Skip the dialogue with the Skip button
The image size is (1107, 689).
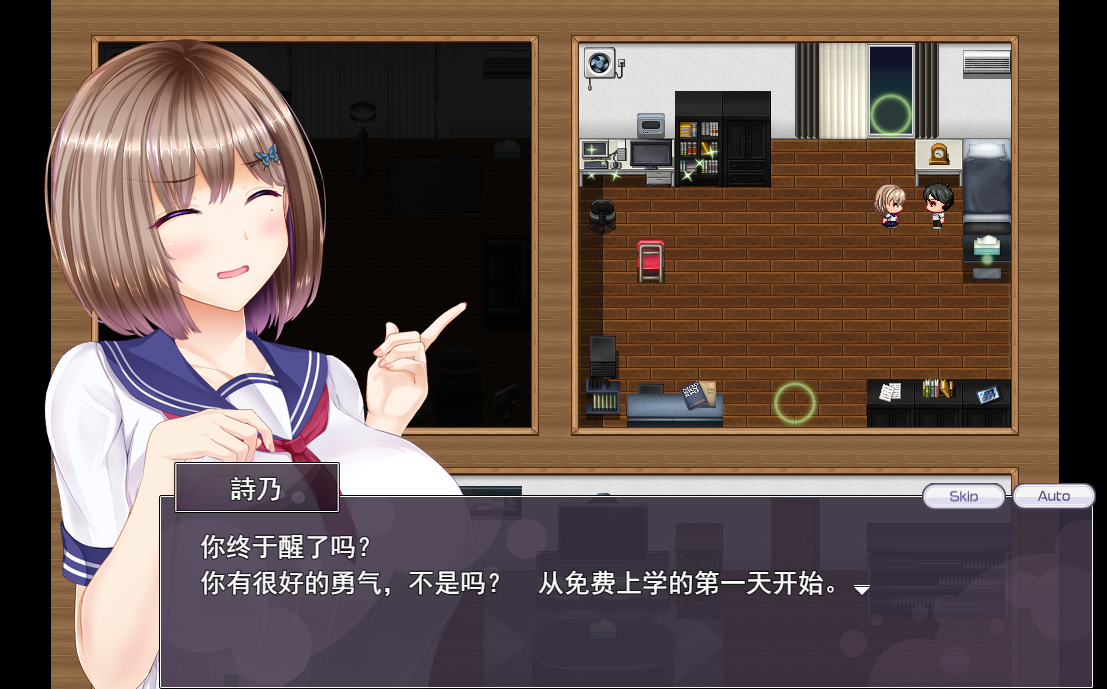[963, 496]
